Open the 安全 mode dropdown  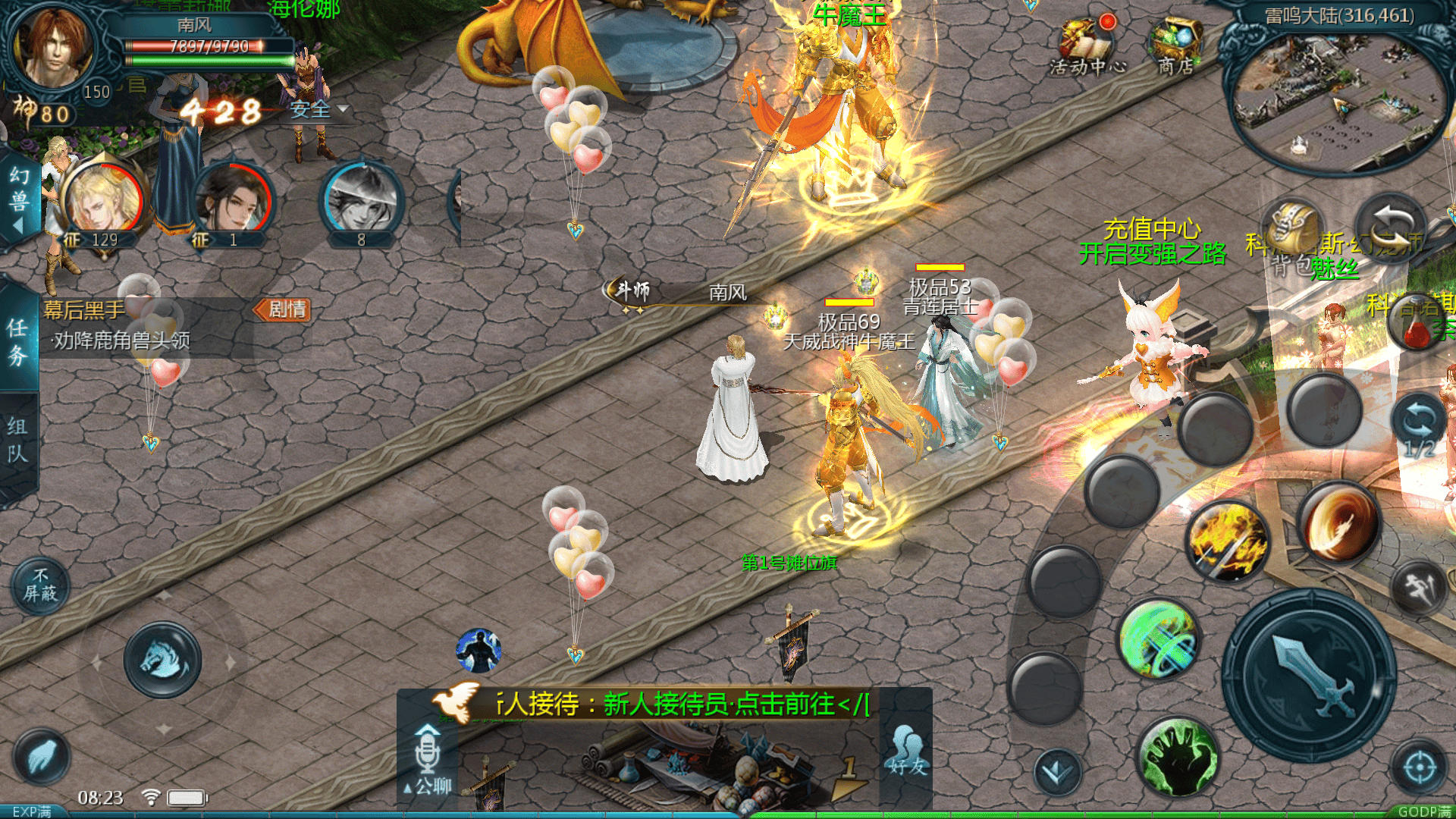click(318, 110)
